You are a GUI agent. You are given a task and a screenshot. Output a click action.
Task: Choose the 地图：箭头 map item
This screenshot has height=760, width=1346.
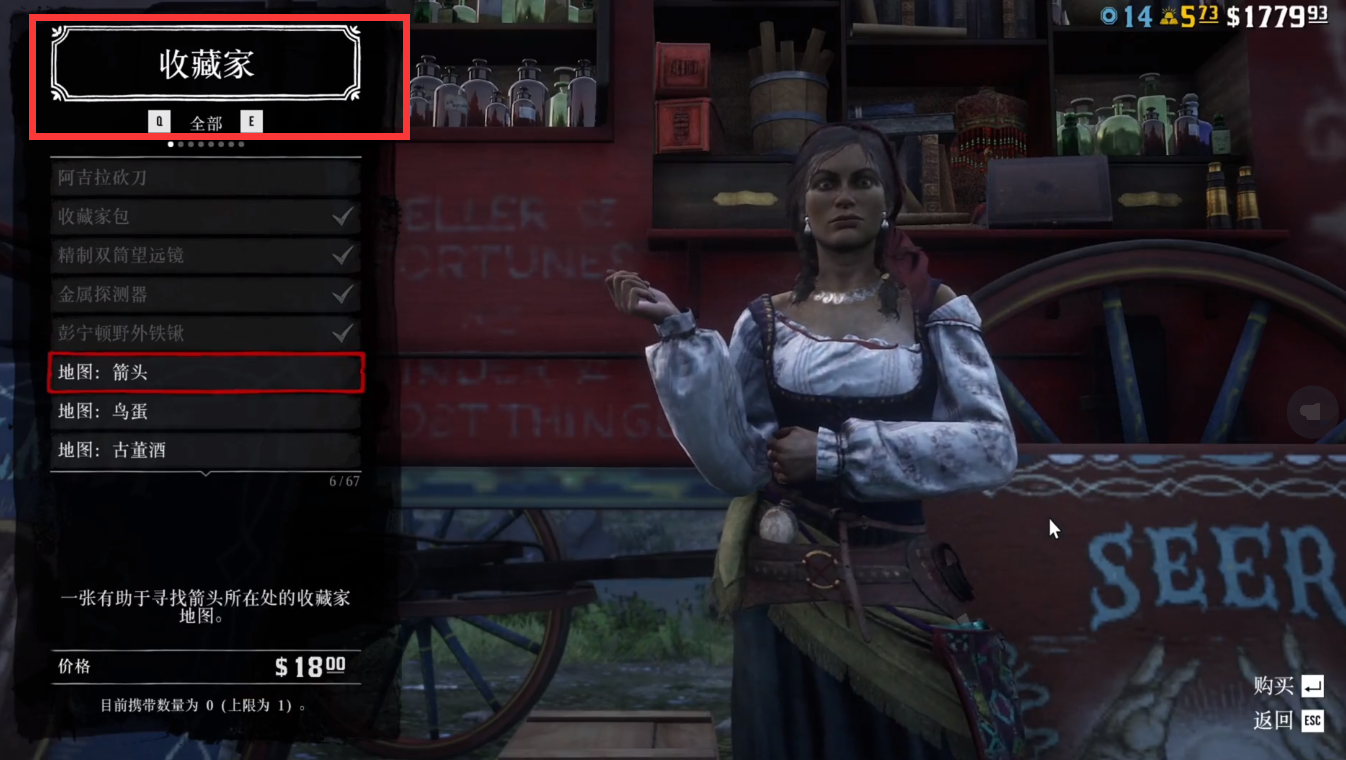point(205,372)
